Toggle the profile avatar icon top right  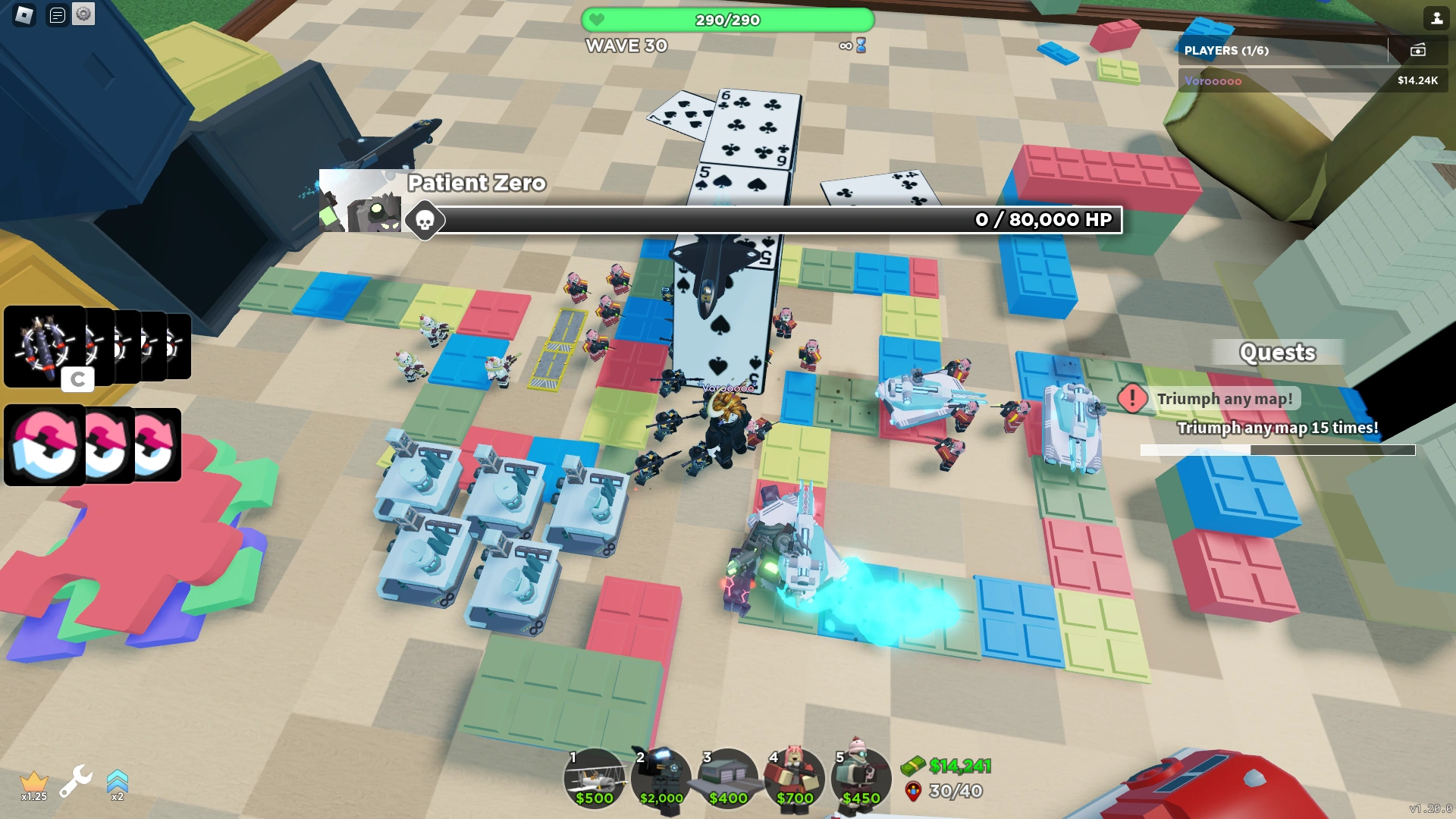tap(1437, 18)
